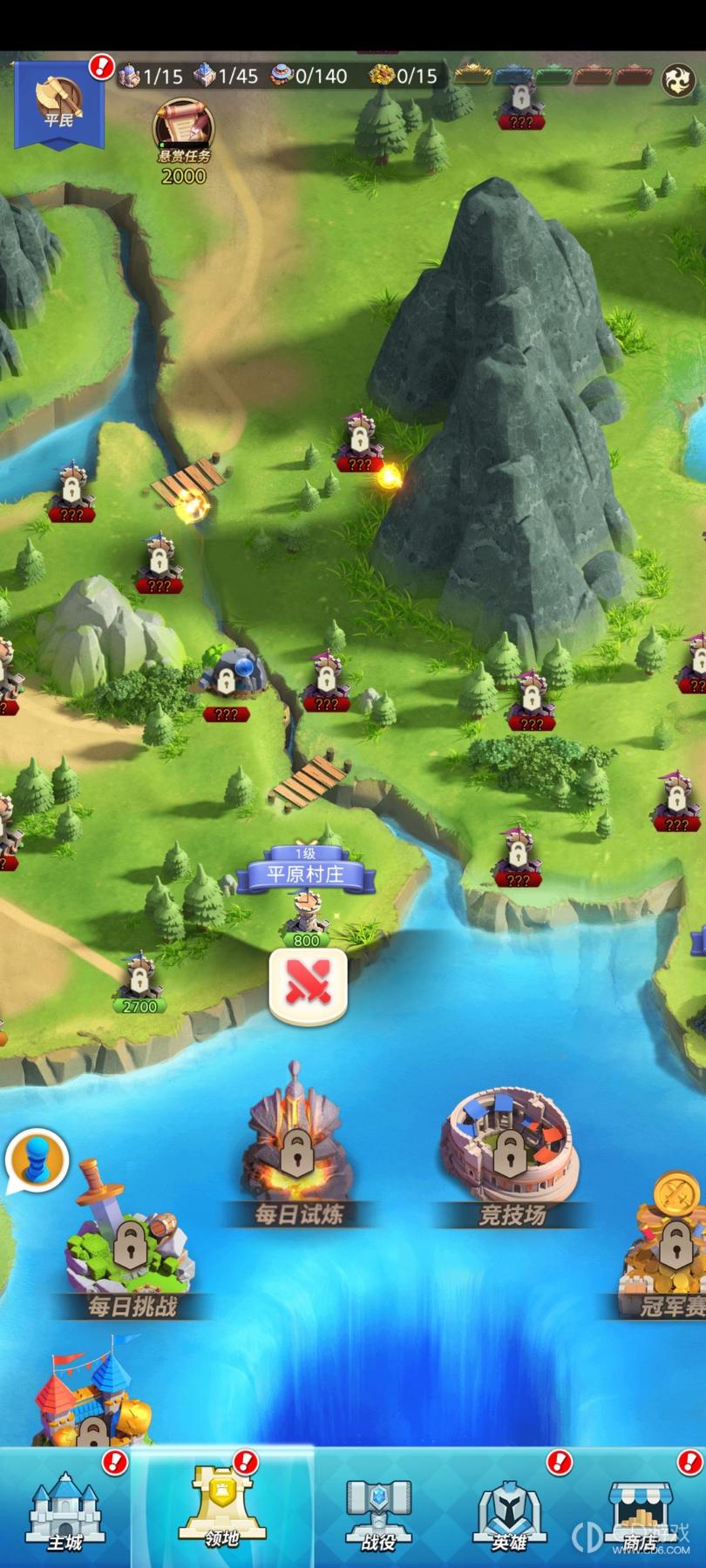Switch to the 主城 main city tab

[x=65, y=1509]
